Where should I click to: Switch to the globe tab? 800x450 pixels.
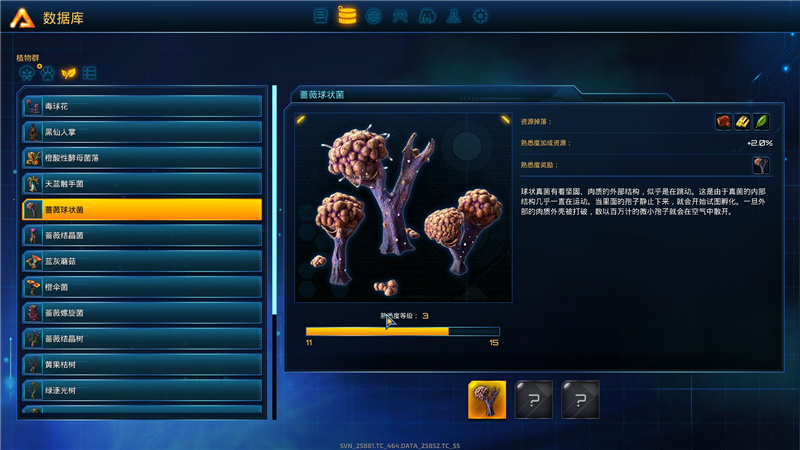tap(373, 16)
